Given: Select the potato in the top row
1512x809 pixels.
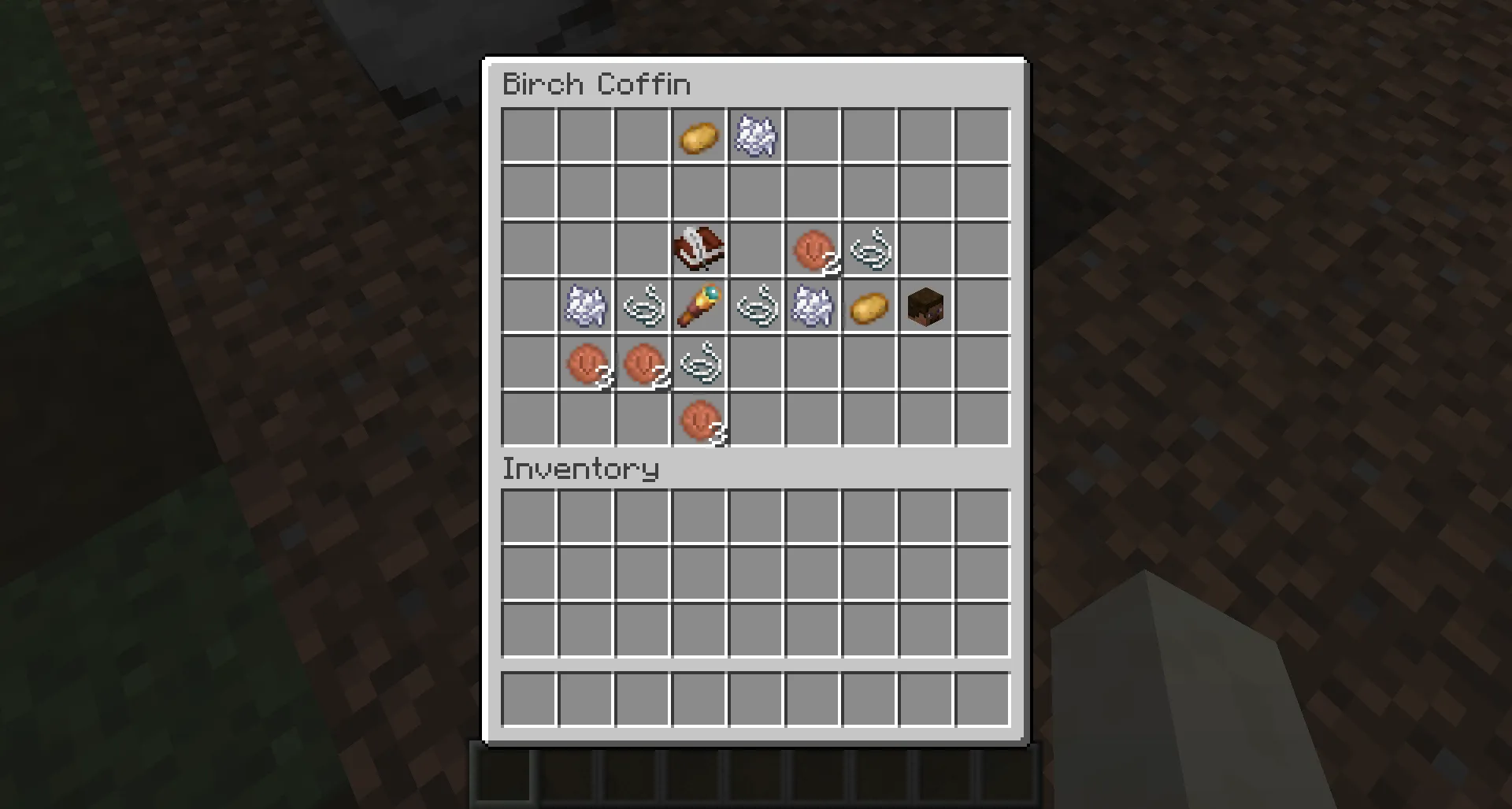Looking at the screenshot, I should pyautogui.click(x=697, y=137).
